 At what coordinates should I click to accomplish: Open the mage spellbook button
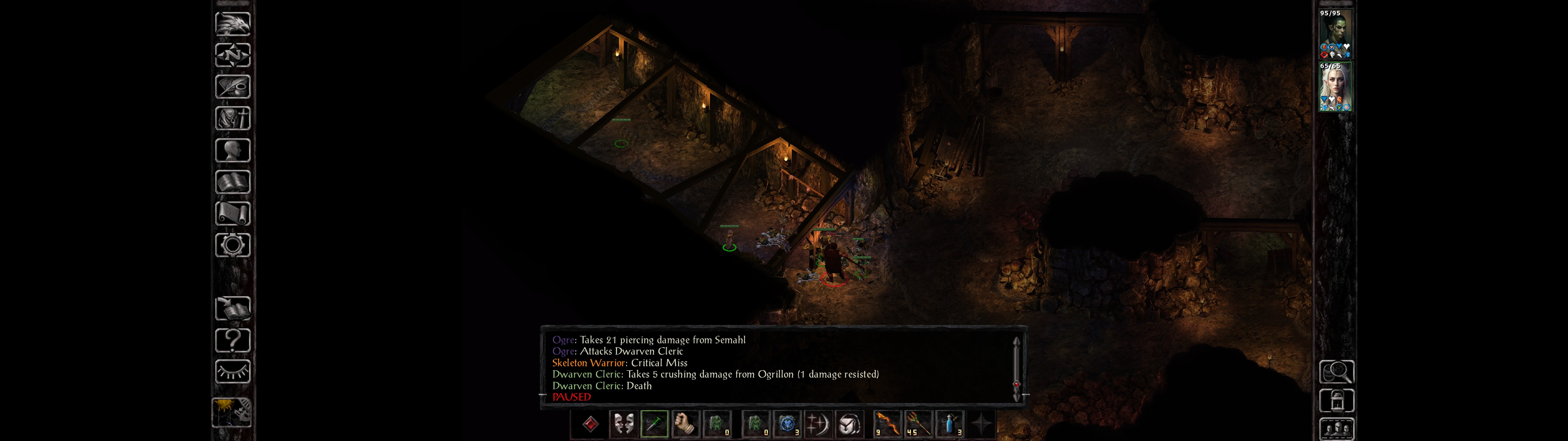point(232,182)
